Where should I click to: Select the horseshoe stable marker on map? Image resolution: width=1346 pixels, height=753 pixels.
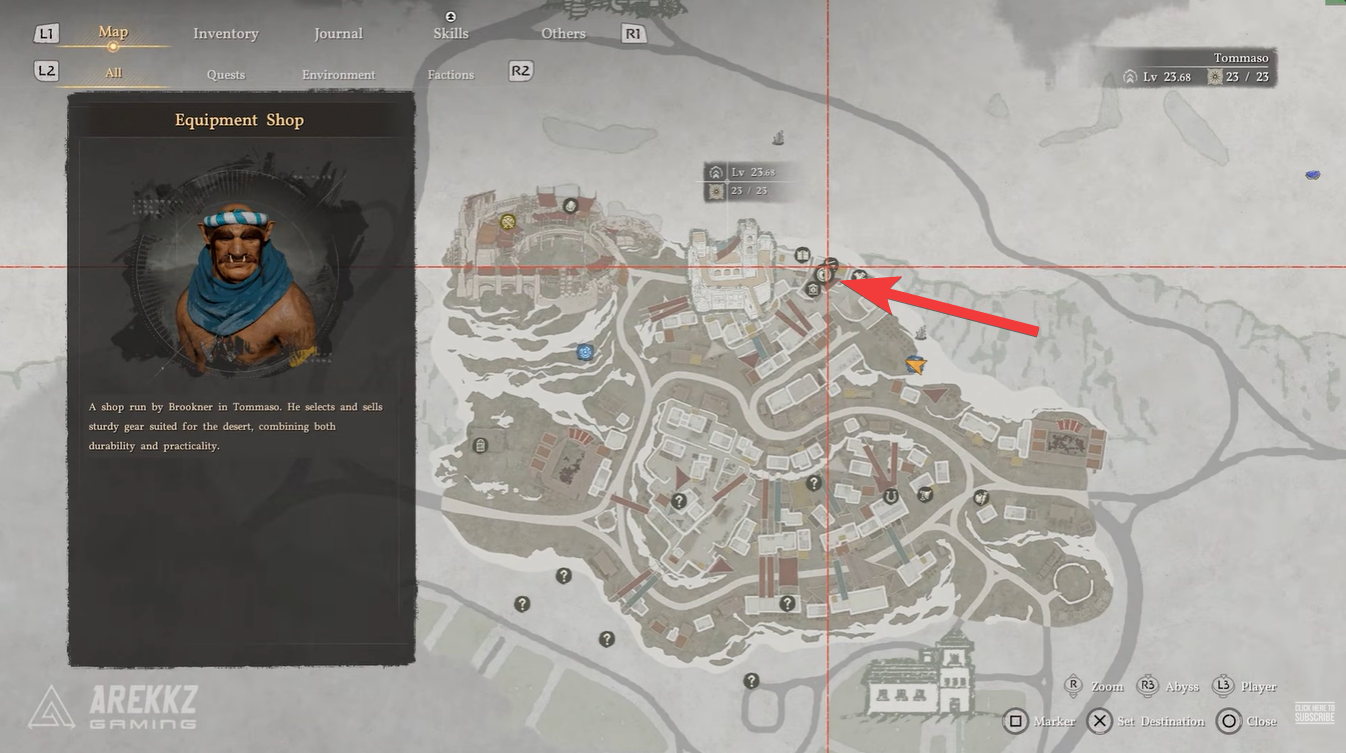[890, 495]
